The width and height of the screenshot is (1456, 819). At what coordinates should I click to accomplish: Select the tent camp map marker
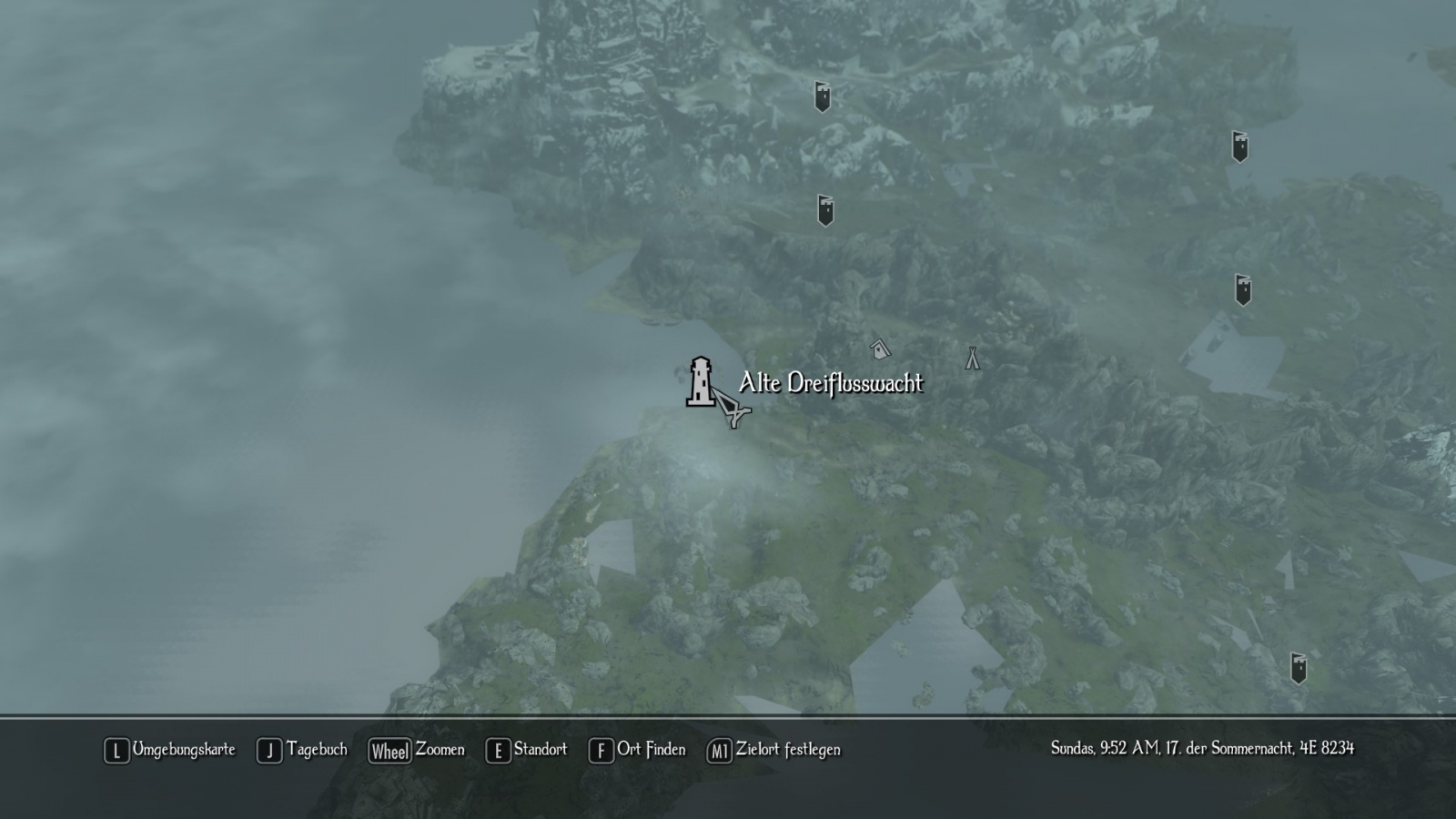coord(973,358)
